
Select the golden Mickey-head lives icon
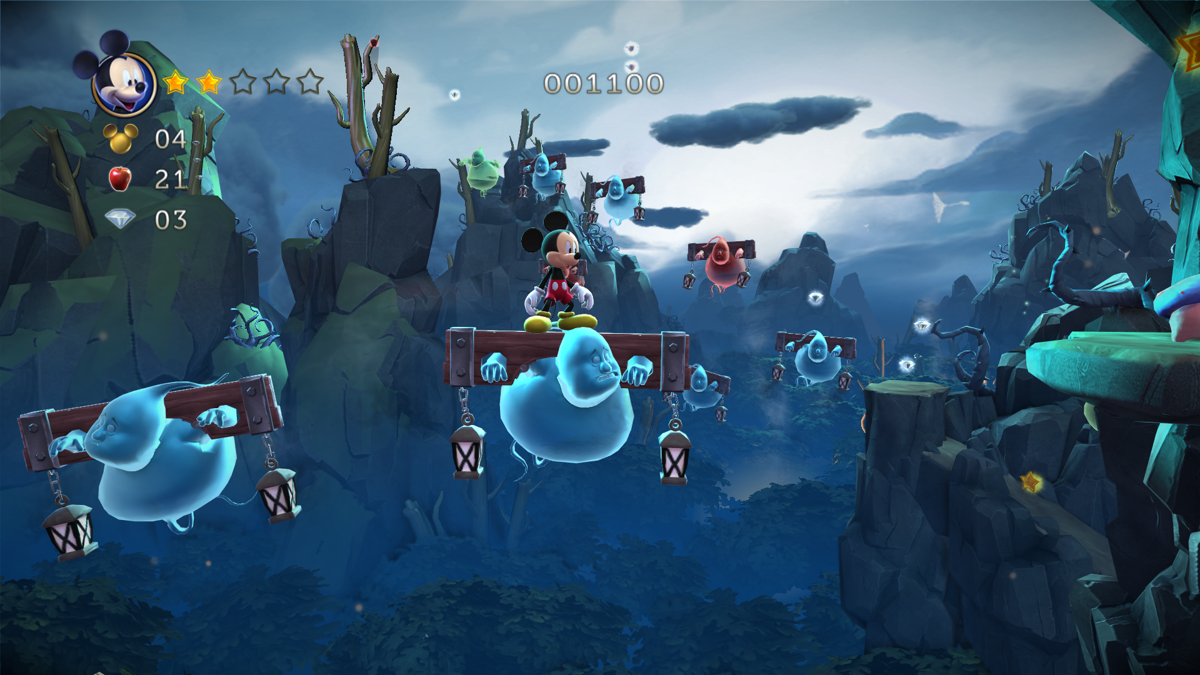(120, 138)
